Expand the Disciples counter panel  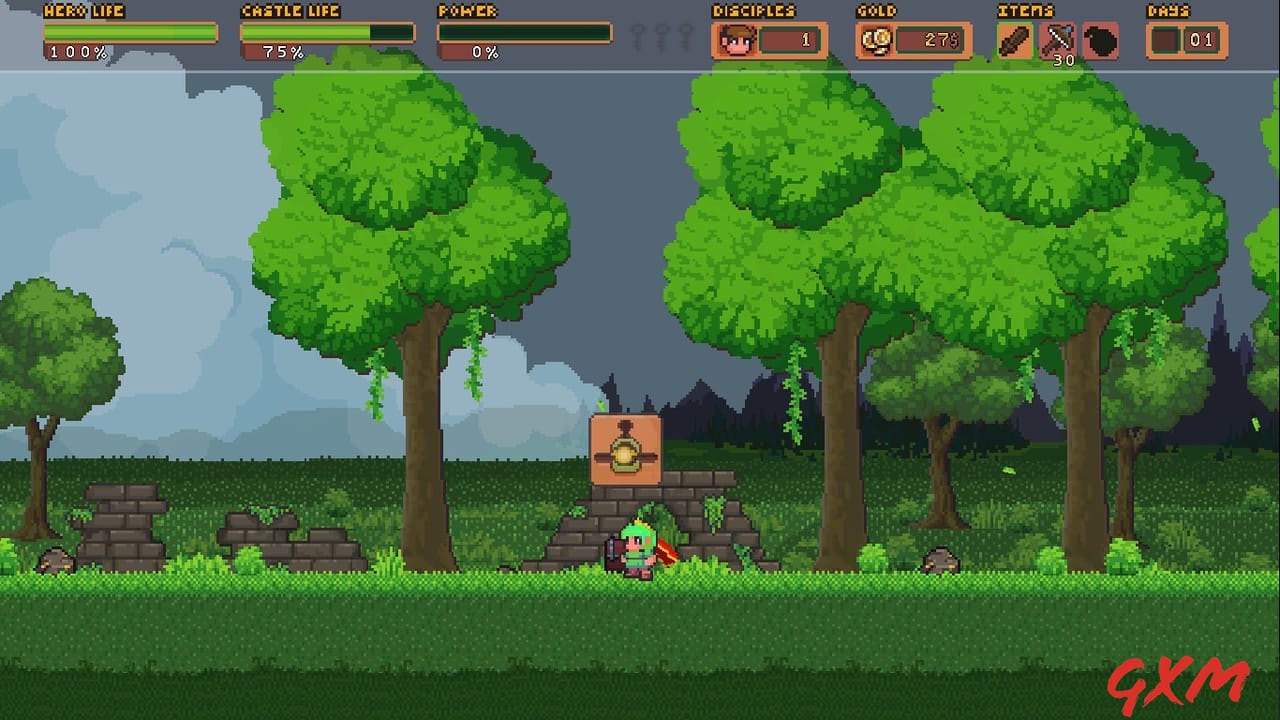pyautogui.click(x=770, y=40)
